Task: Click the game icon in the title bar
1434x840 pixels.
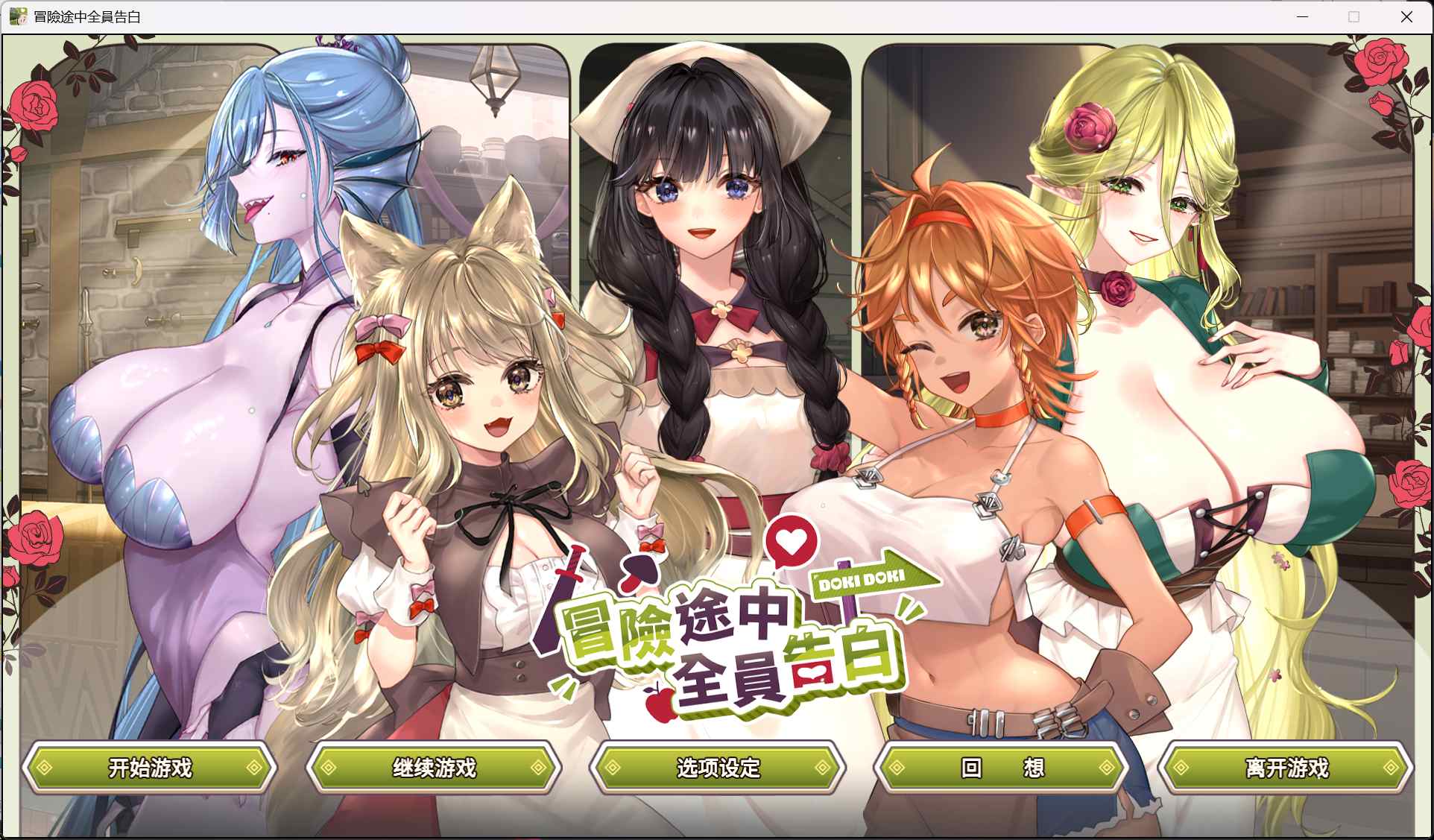Action: click(x=18, y=16)
